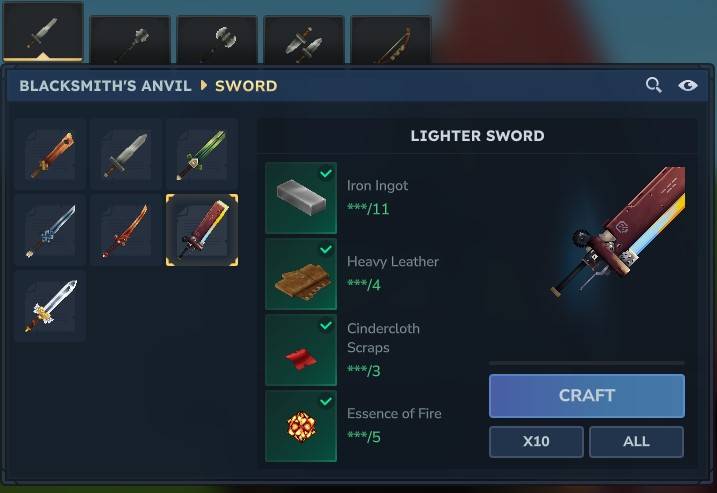Viewport: 717px width, 493px height.
Task: Select the highlighted Lighter Sword recipe
Action: 202,230
